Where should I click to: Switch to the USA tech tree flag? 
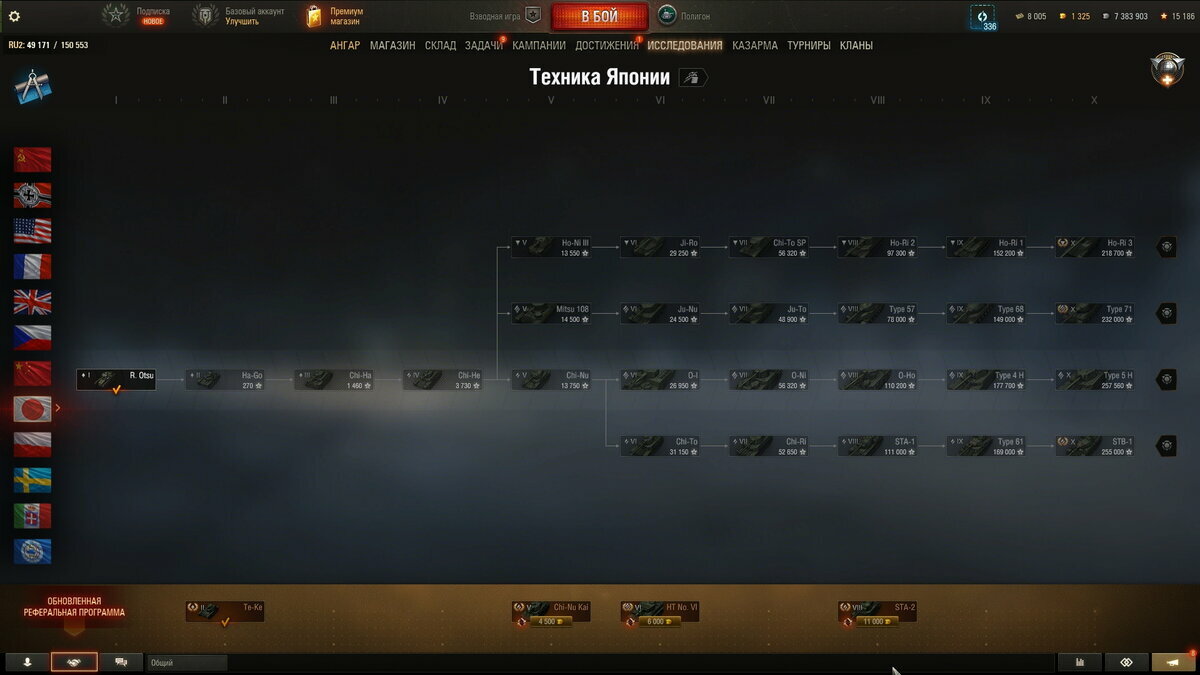point(32,231)
